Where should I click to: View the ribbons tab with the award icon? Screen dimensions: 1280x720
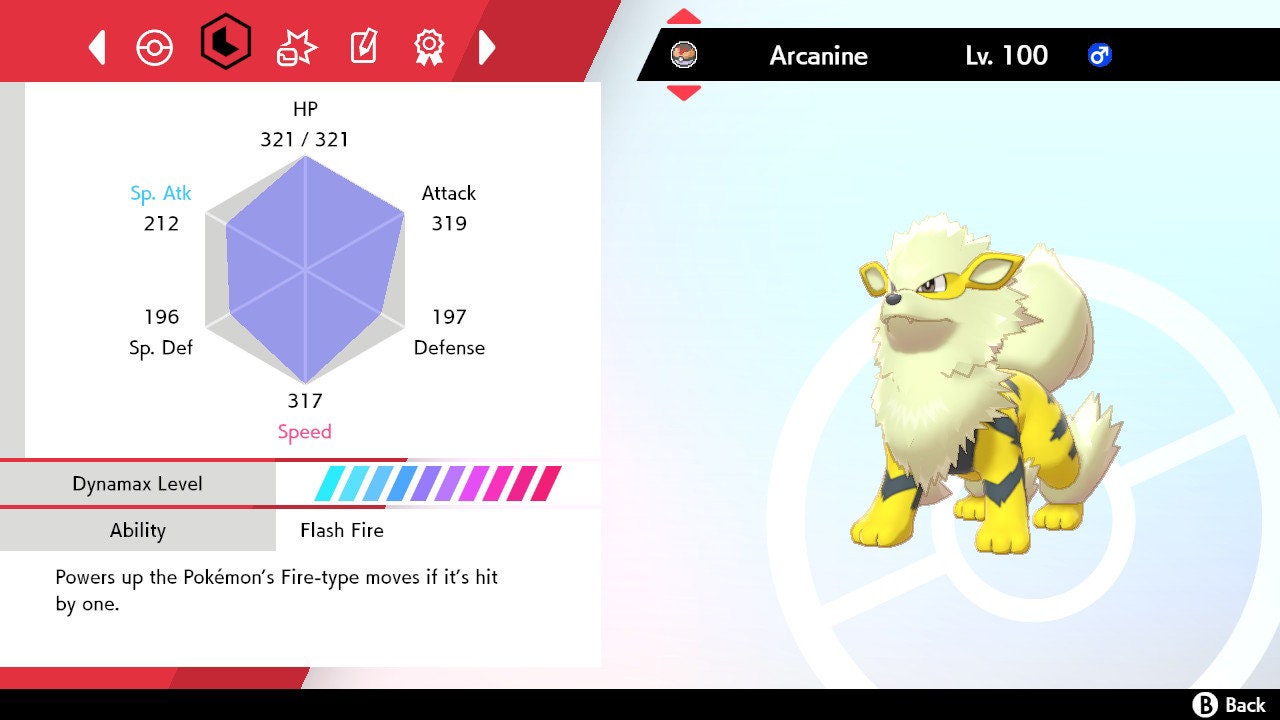click(x=430, y=44)
